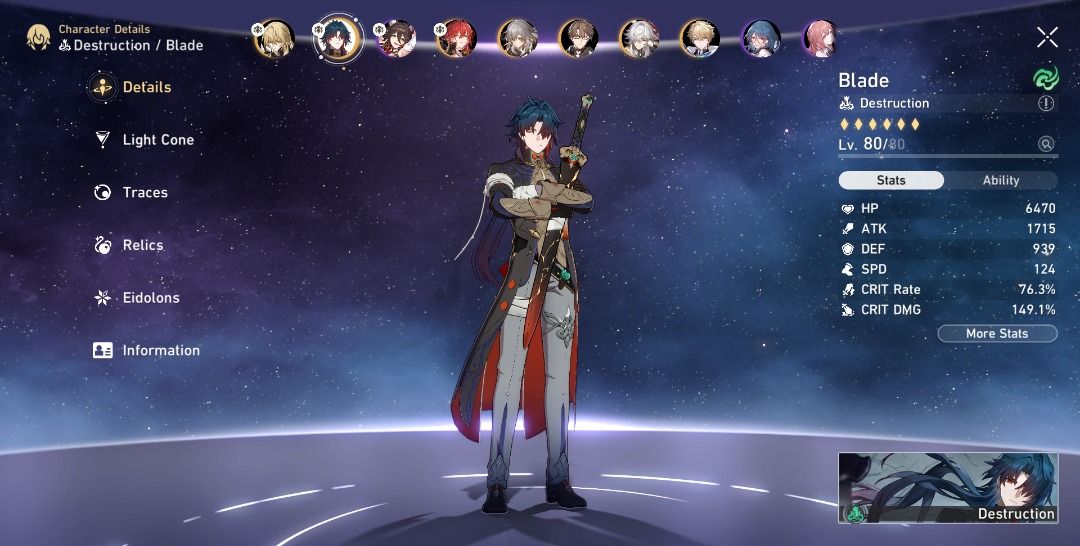
Task: Click the magnifier icon beside the level
Action: (x=1046, y=144)
